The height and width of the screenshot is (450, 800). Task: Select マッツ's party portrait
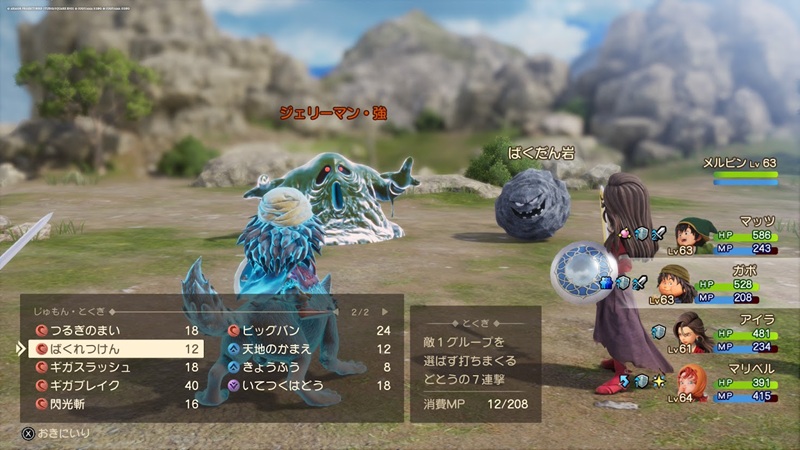(x=691, y=237)
